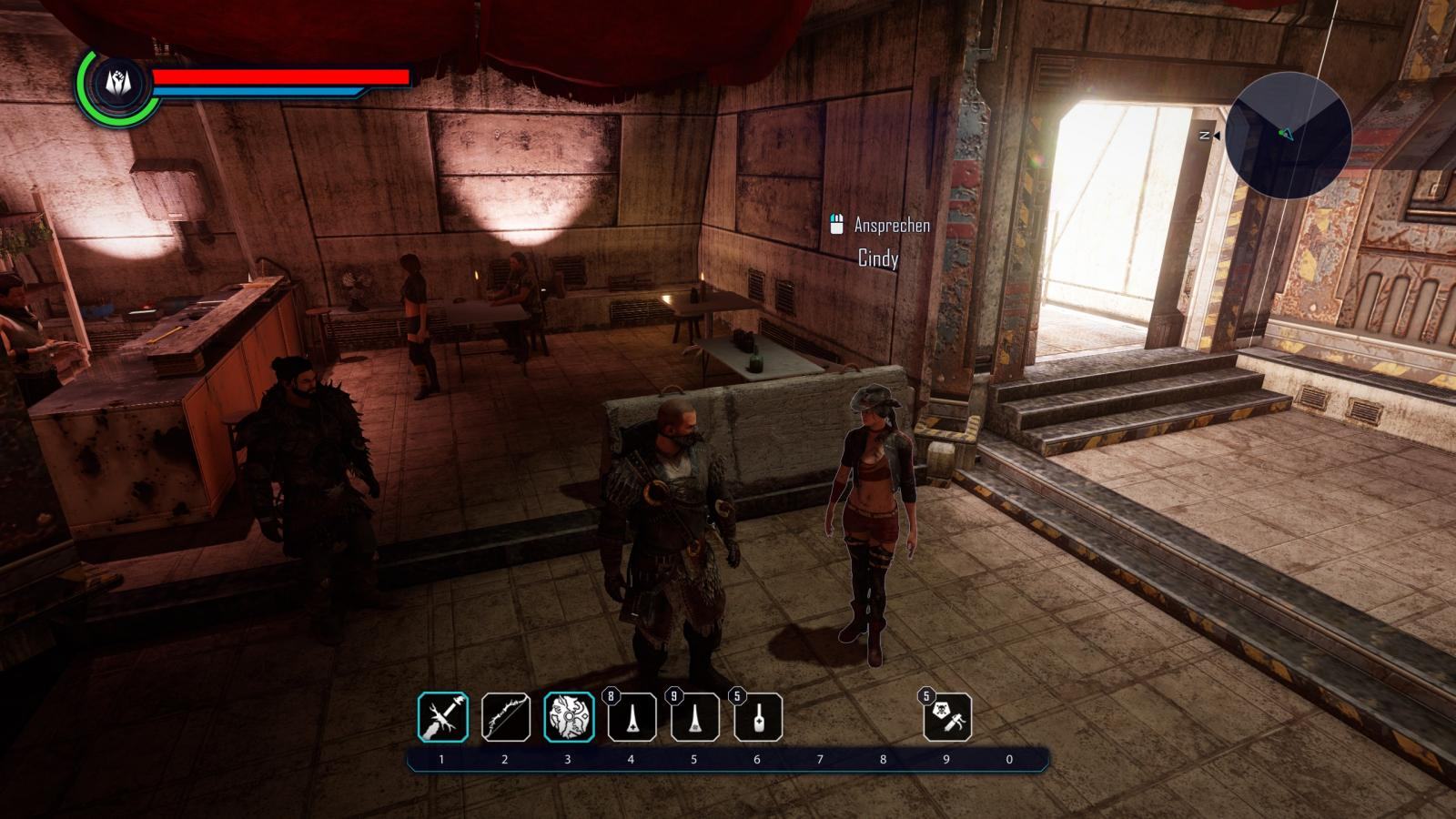Click the circular minimap
This screenshot has width=1456, height=819.
[1288, 135]
